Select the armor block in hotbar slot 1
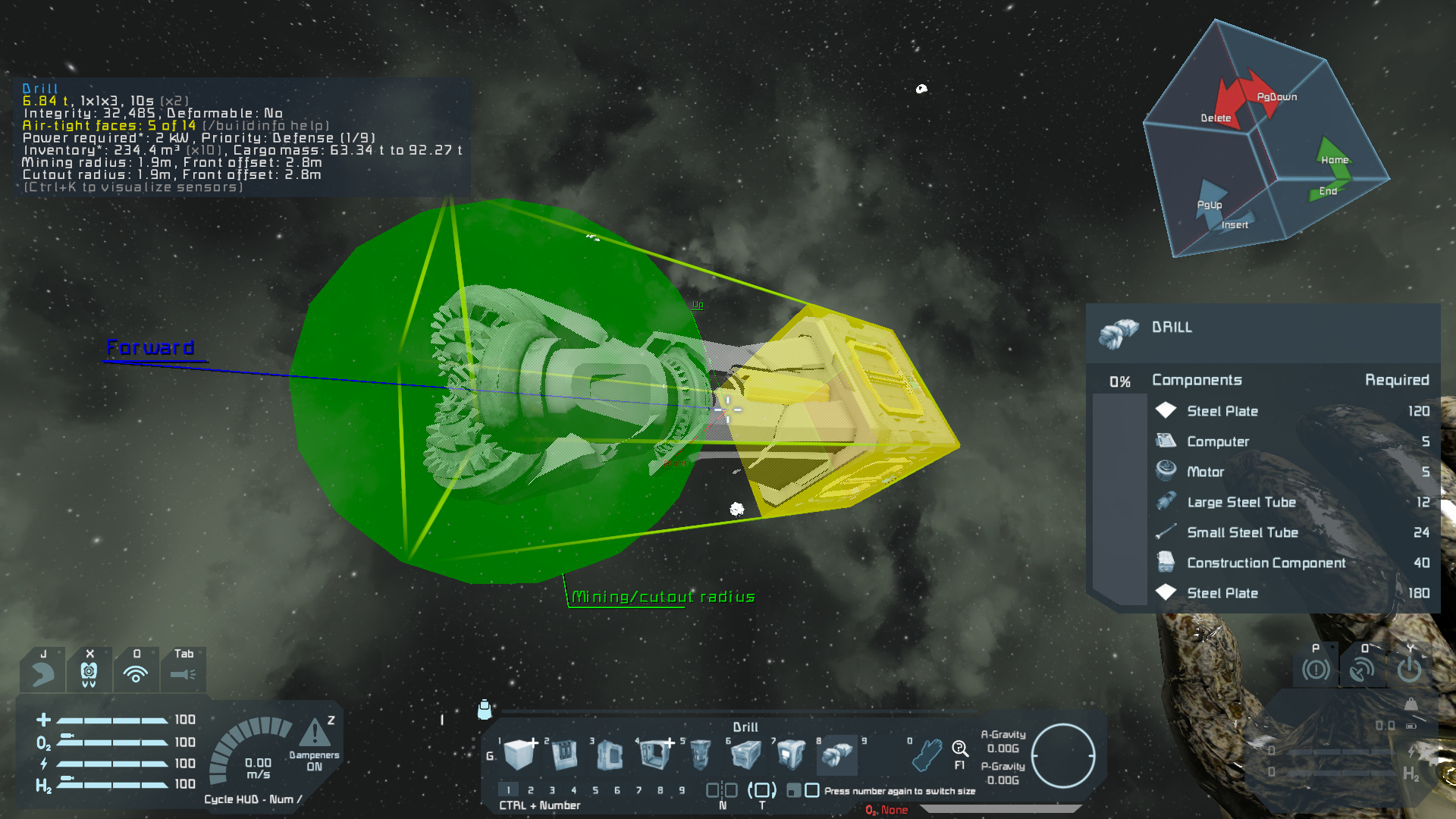Screen dimensions: 1456x819 [519, 755]
